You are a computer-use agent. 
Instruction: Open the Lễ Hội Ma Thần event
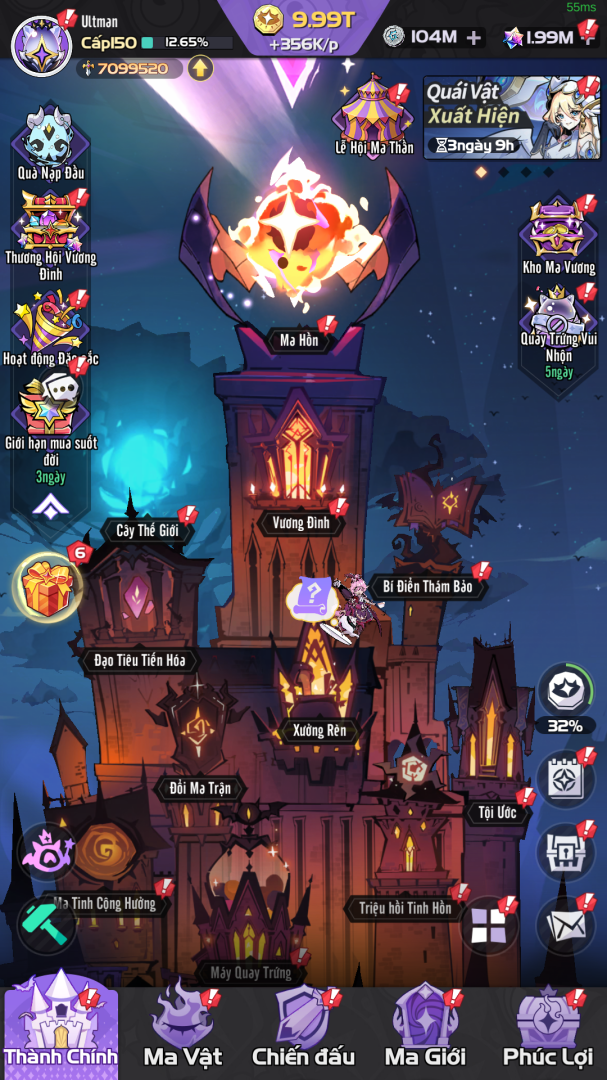pyautogui.click(x=373, y=112)
